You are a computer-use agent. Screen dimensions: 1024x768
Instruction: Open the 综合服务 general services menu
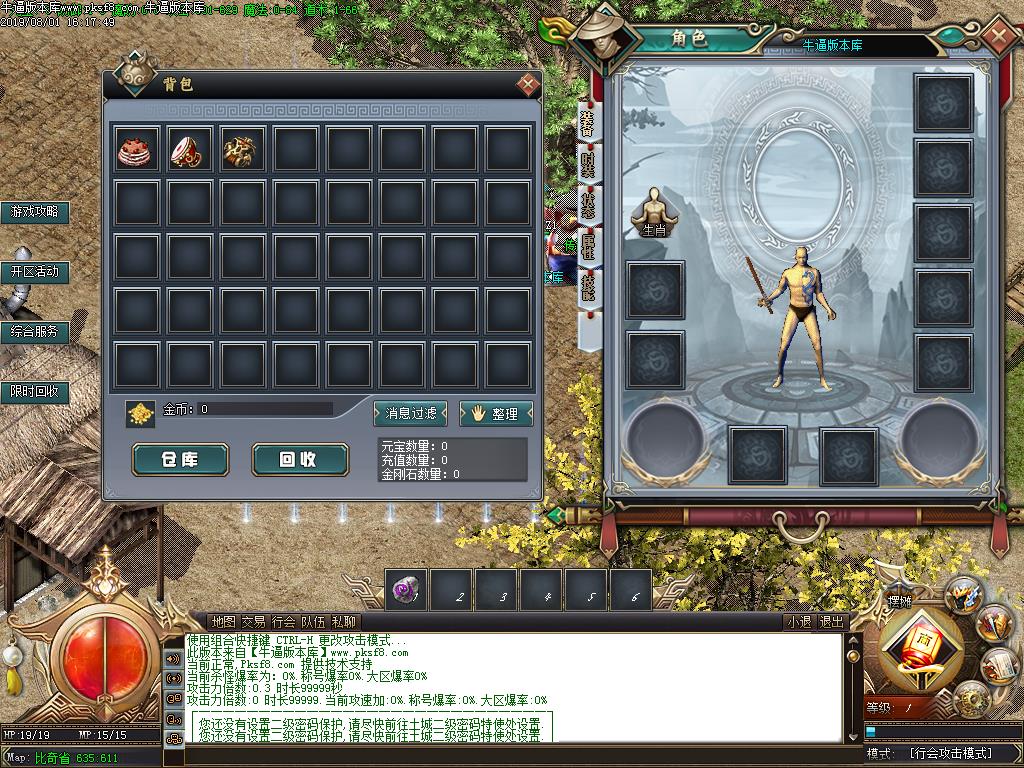click(35, 331)
